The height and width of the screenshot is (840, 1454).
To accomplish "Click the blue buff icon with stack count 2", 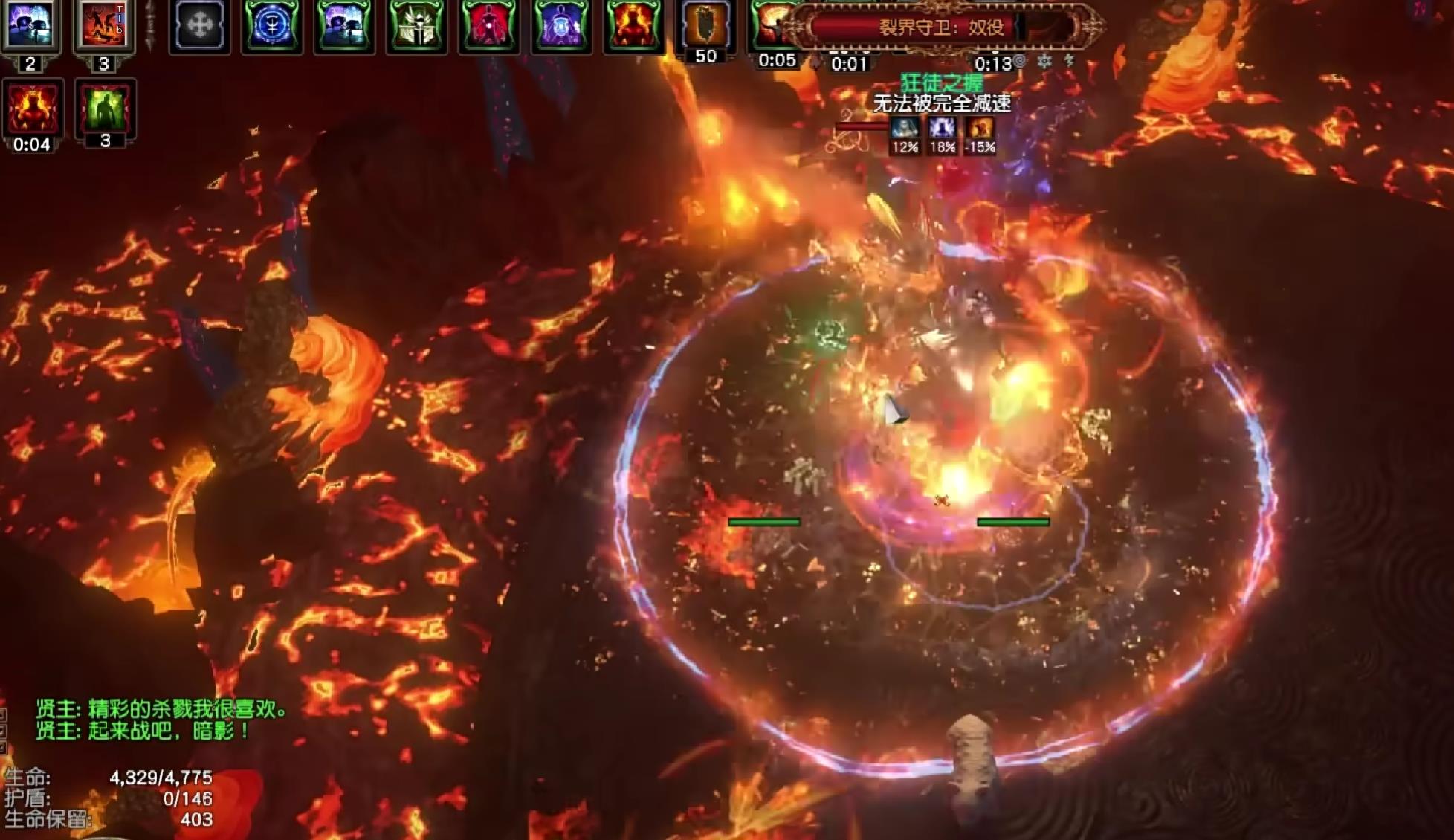I will (30, 25).
